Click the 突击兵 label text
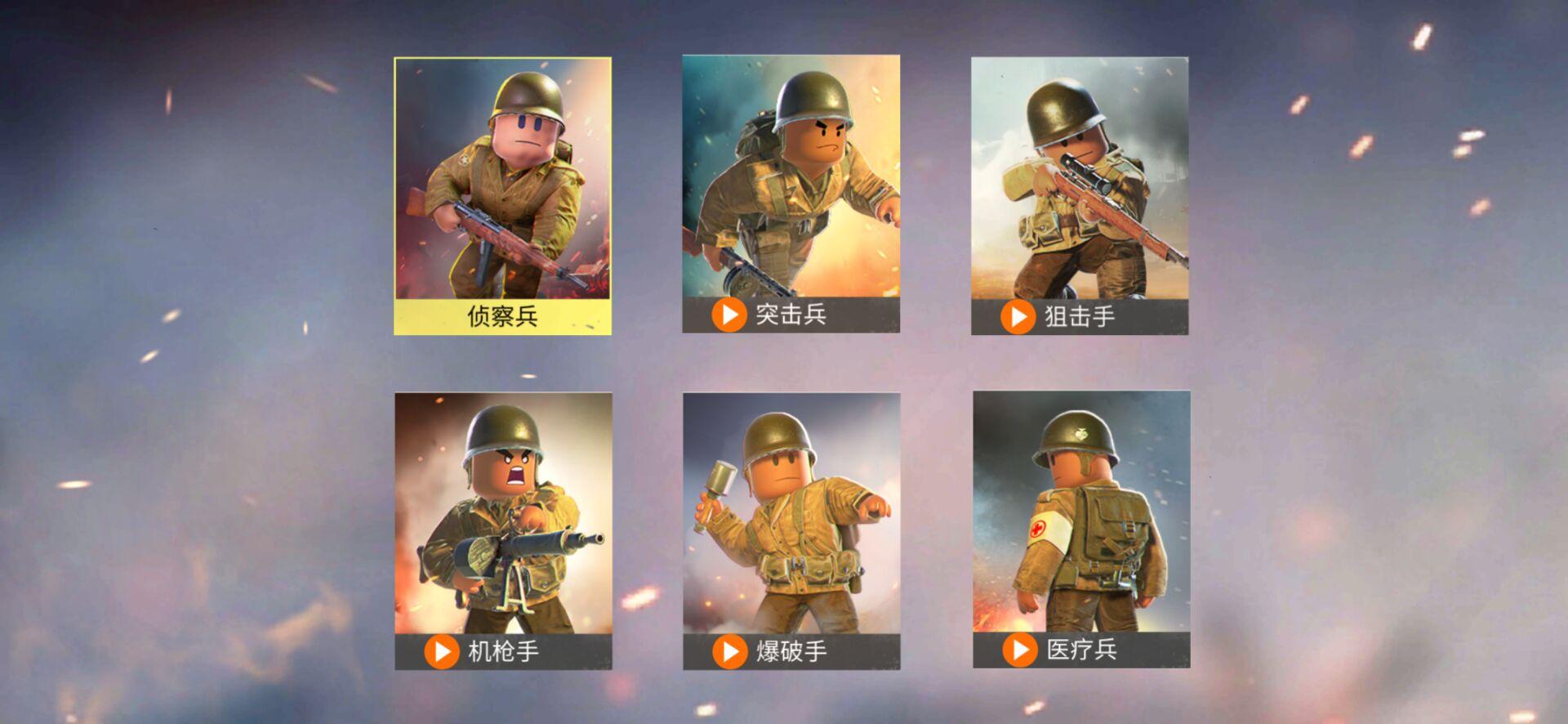The image size is (1568, 724). (x=788, y=314)
